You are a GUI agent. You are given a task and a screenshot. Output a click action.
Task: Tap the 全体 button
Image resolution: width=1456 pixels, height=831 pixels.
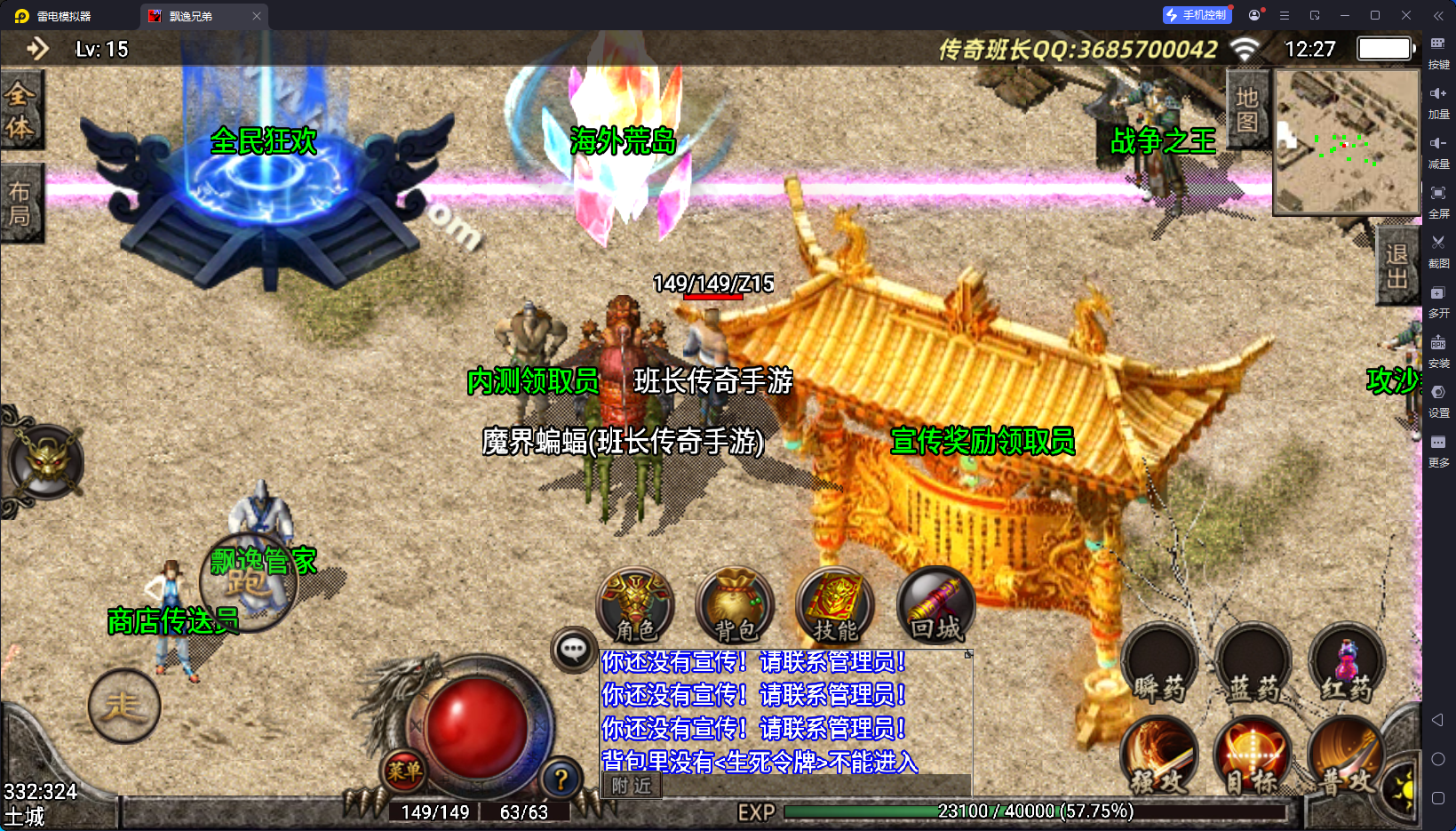pos(20,110)
